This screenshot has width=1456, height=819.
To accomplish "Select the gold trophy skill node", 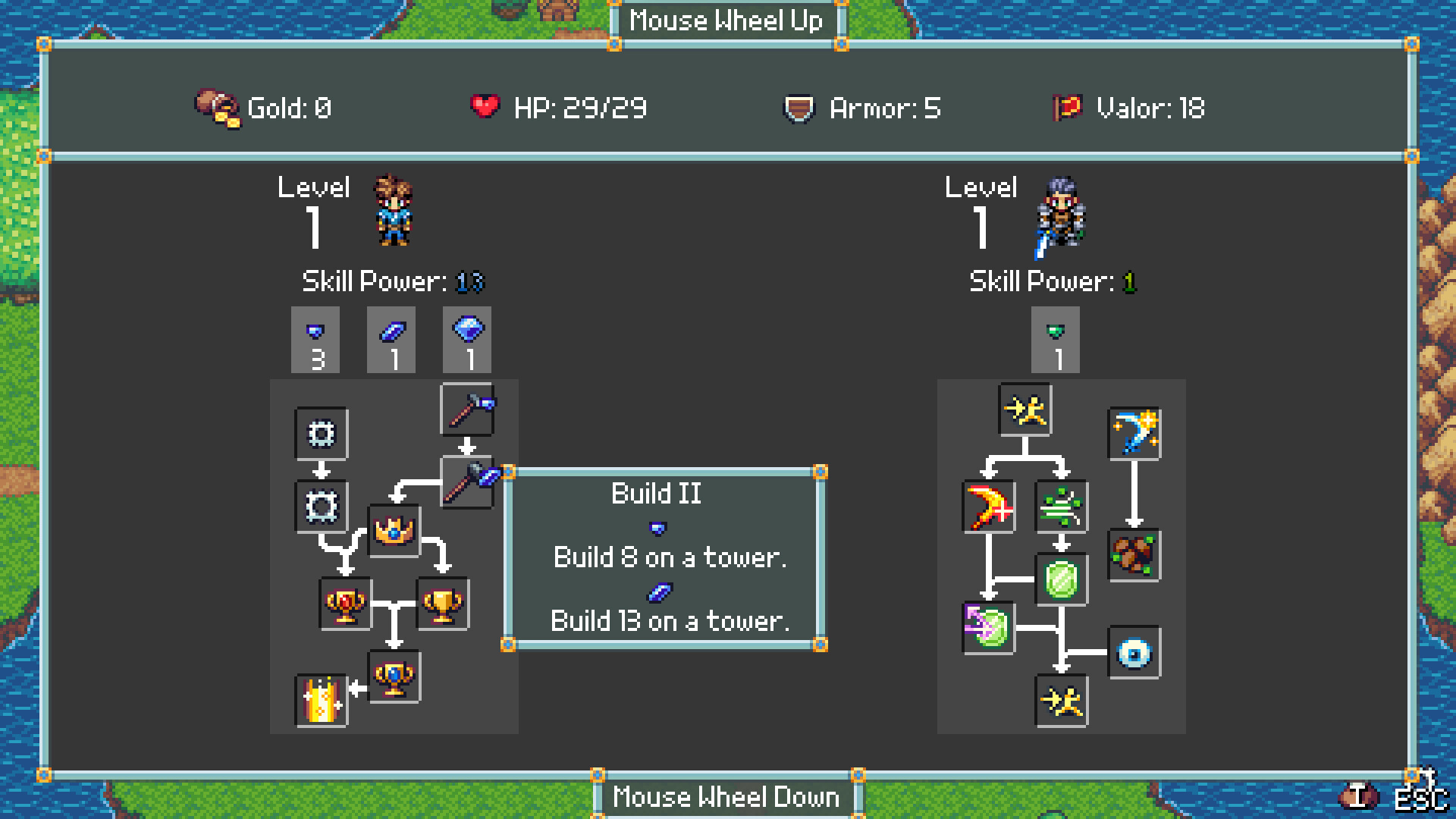I will pyautogui.click(x=442, y=605).
